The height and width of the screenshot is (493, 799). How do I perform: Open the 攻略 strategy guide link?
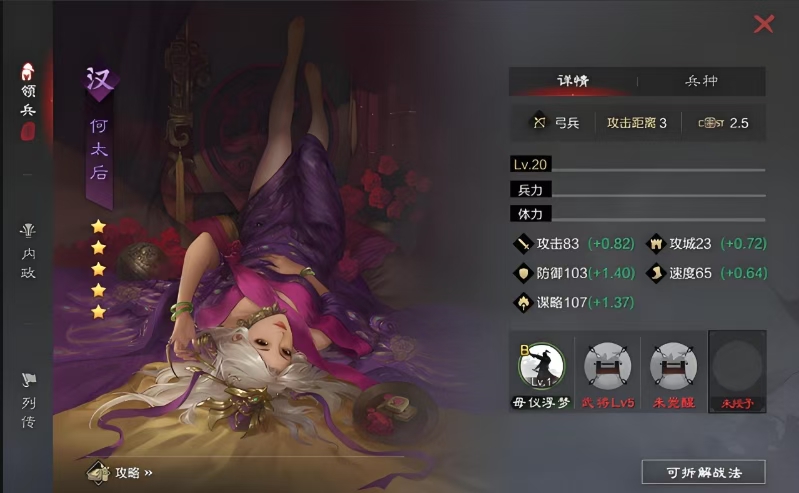[120, 472]
